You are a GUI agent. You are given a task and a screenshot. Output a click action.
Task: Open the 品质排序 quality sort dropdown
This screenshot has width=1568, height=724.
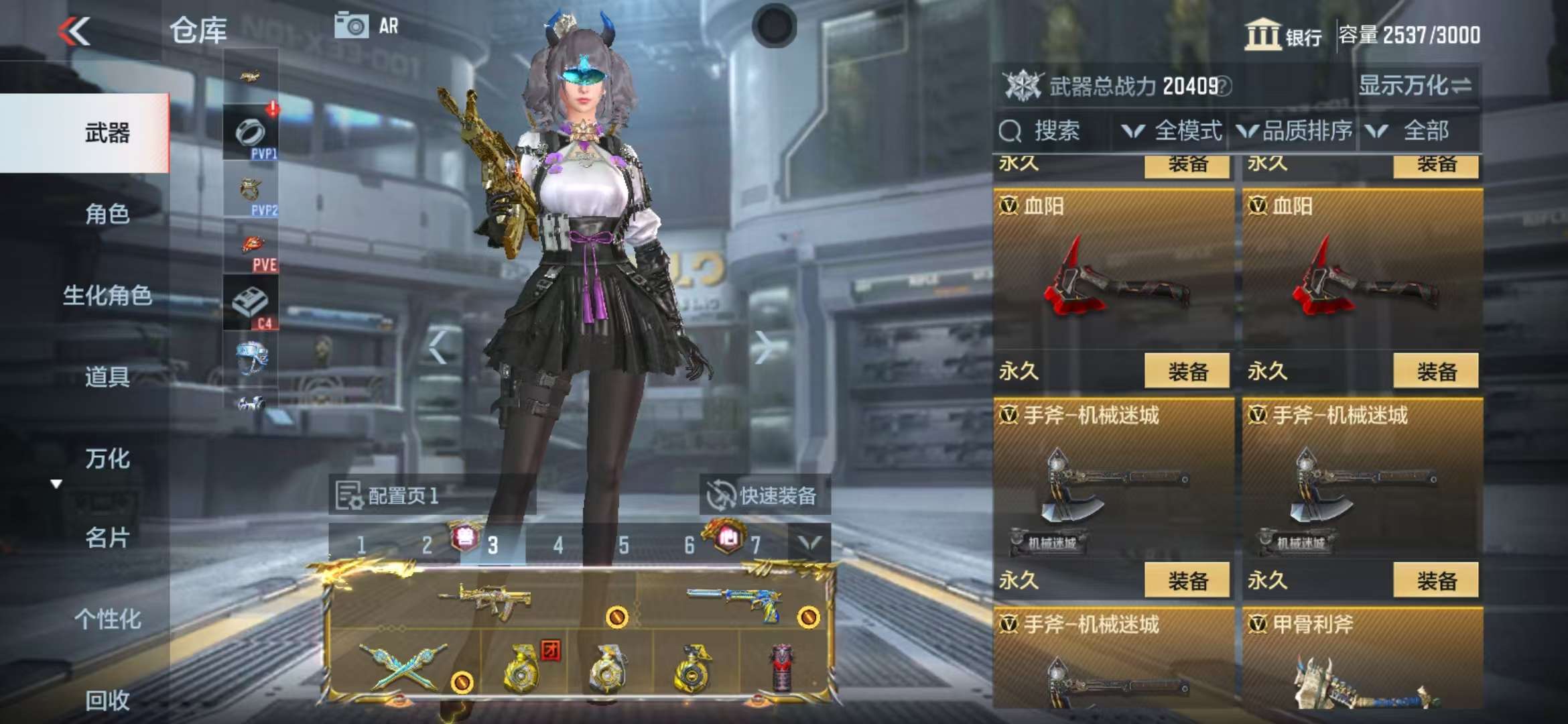tap(1295, 131)
